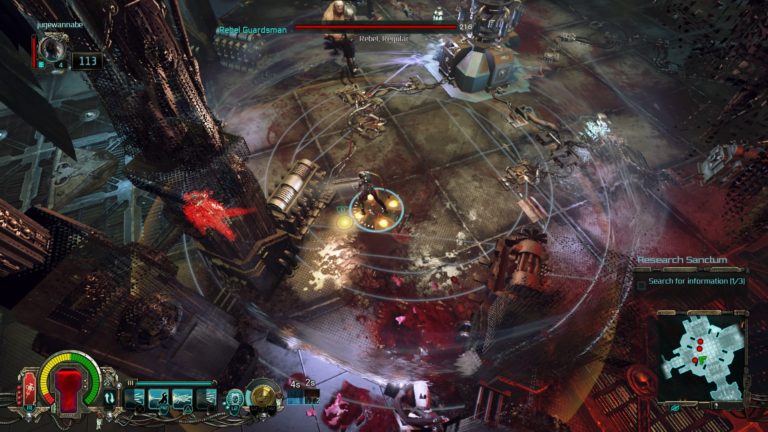Click the weapon swap arrows icon

[x=109, y=398]
